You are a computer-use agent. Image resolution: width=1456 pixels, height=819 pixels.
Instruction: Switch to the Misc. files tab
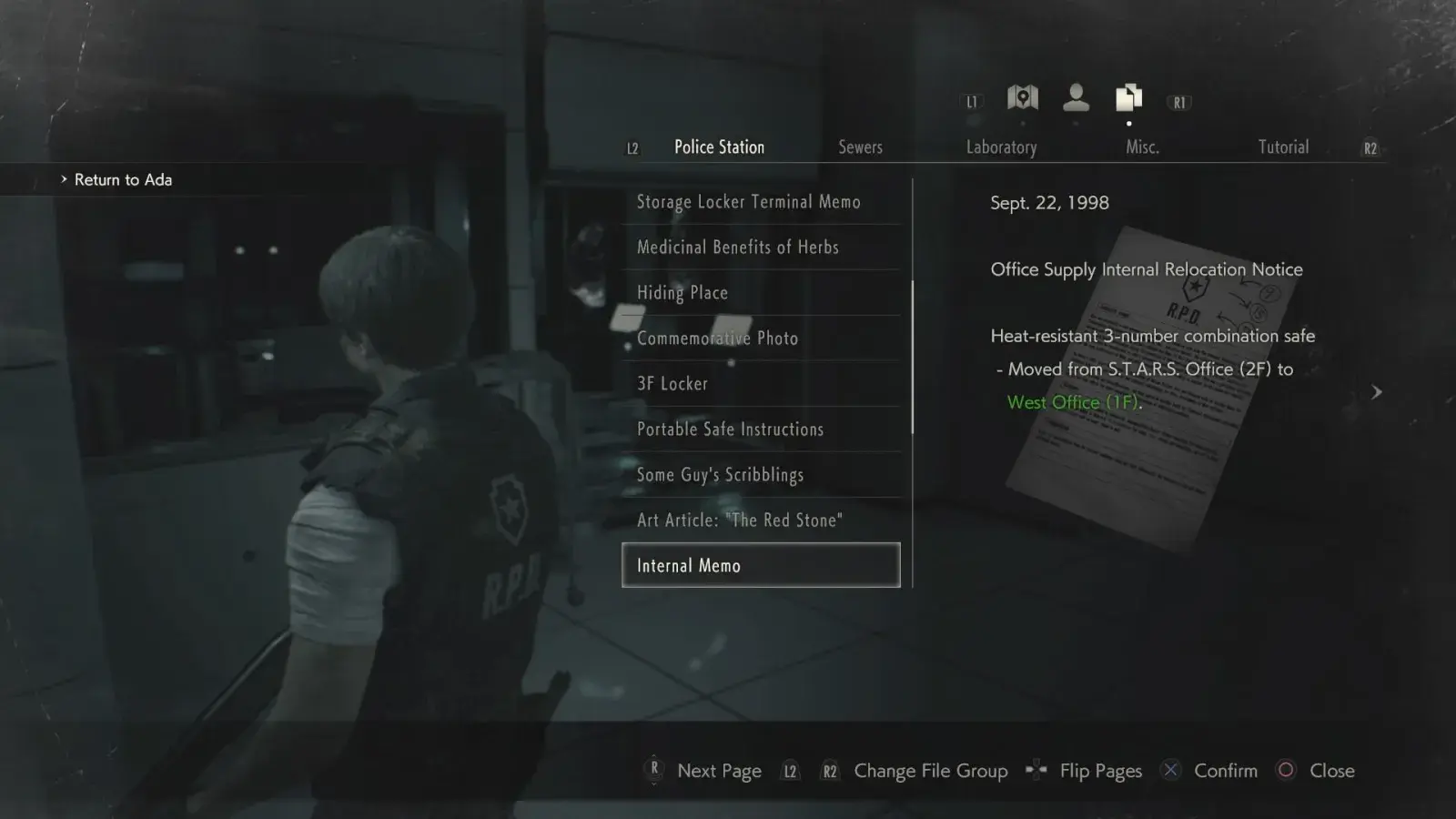click(1142, 147)
